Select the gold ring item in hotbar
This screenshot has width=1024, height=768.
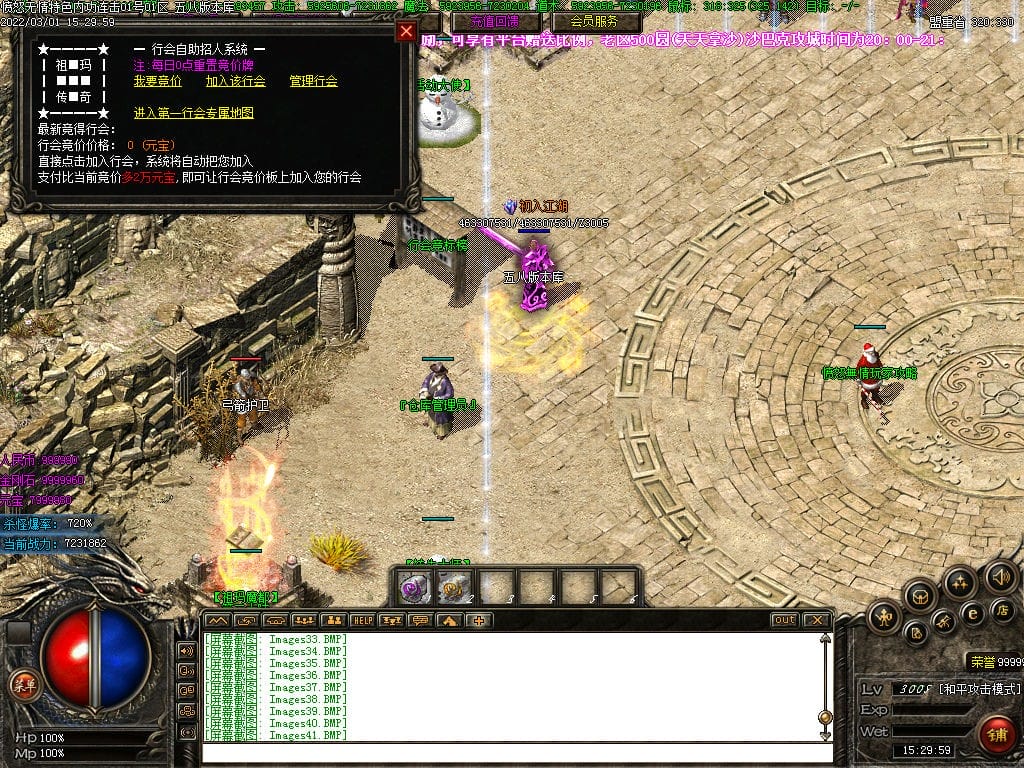click(455, 588)
